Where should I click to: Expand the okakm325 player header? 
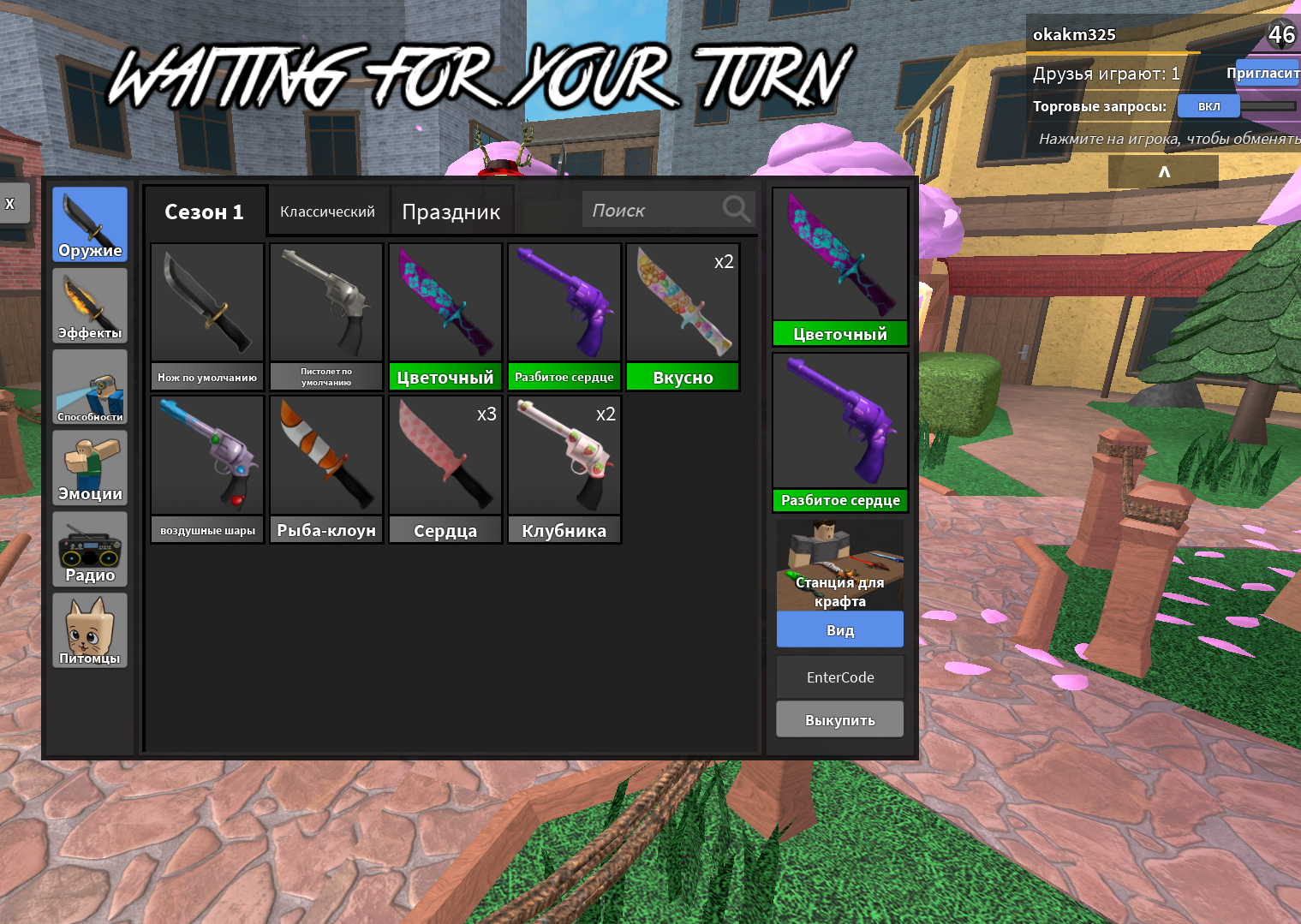click(x=1074, y=34)
